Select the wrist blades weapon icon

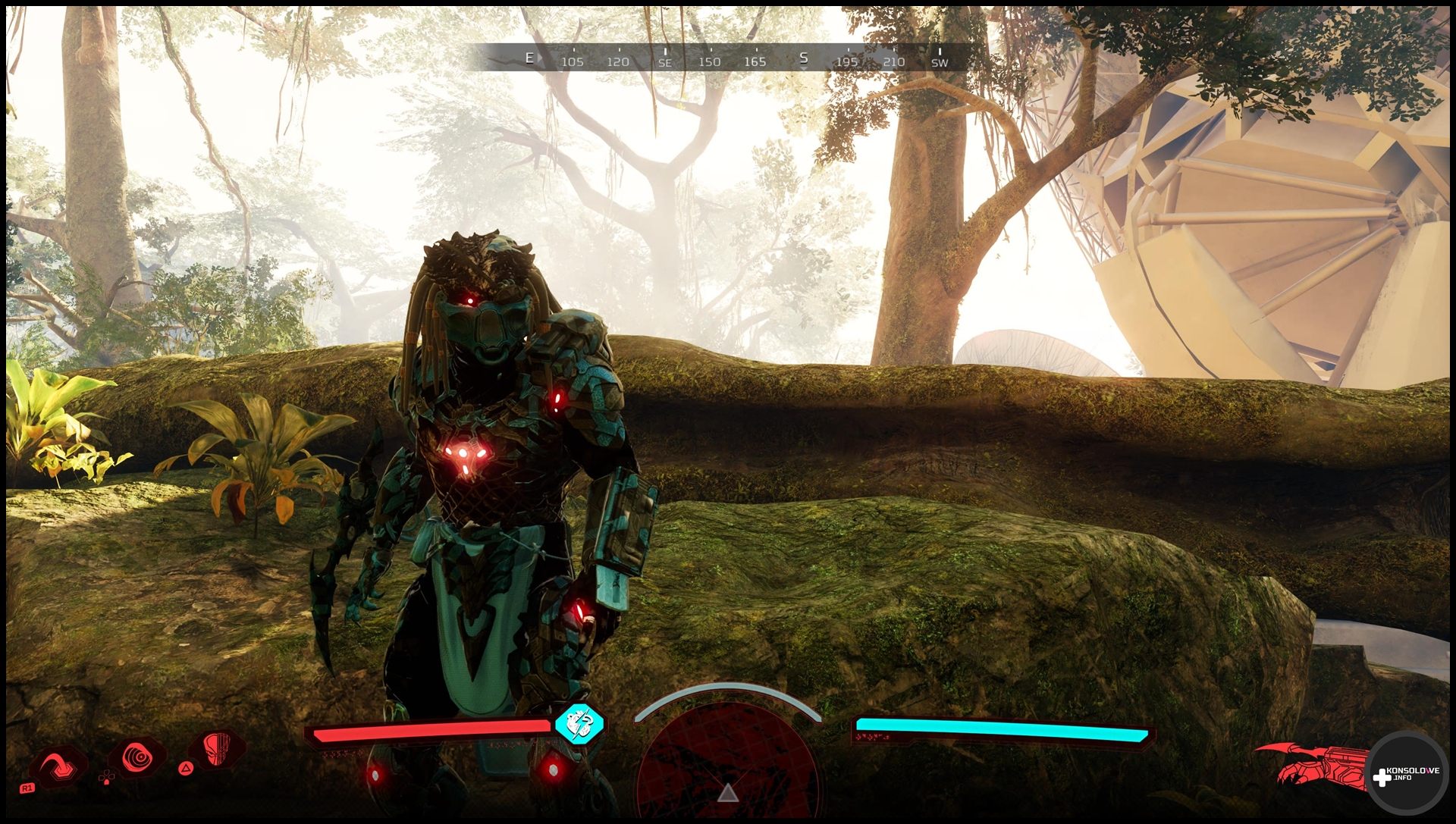[x=1316, y=765]
